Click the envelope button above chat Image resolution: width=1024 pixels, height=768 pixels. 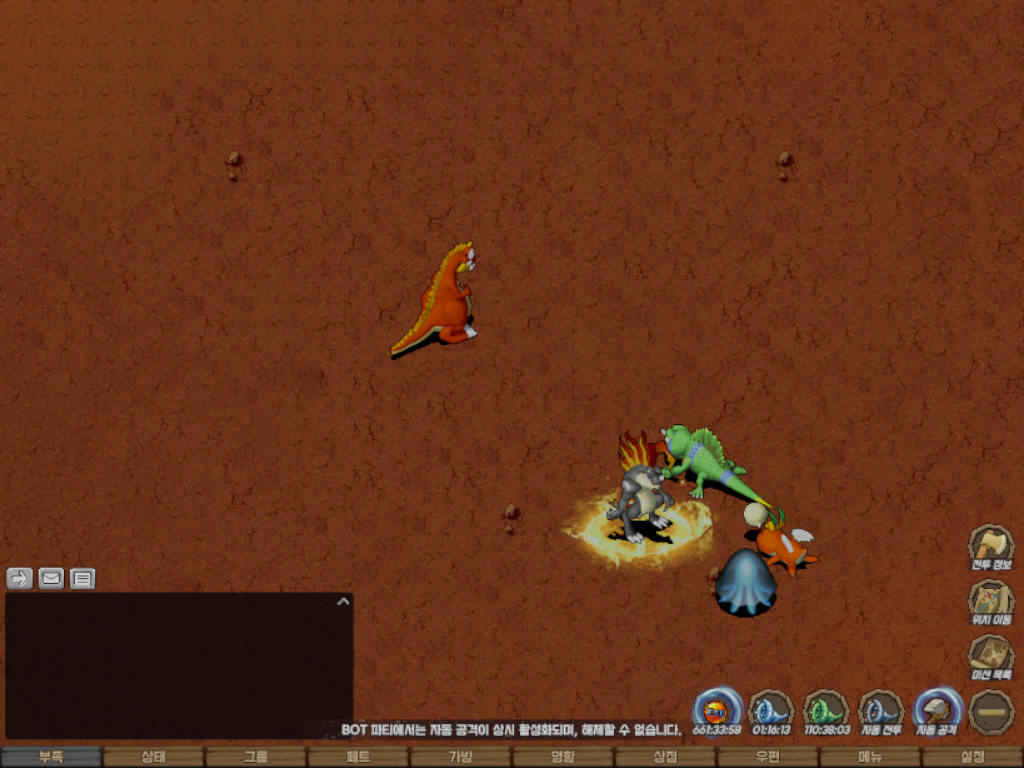click(51, 578)
